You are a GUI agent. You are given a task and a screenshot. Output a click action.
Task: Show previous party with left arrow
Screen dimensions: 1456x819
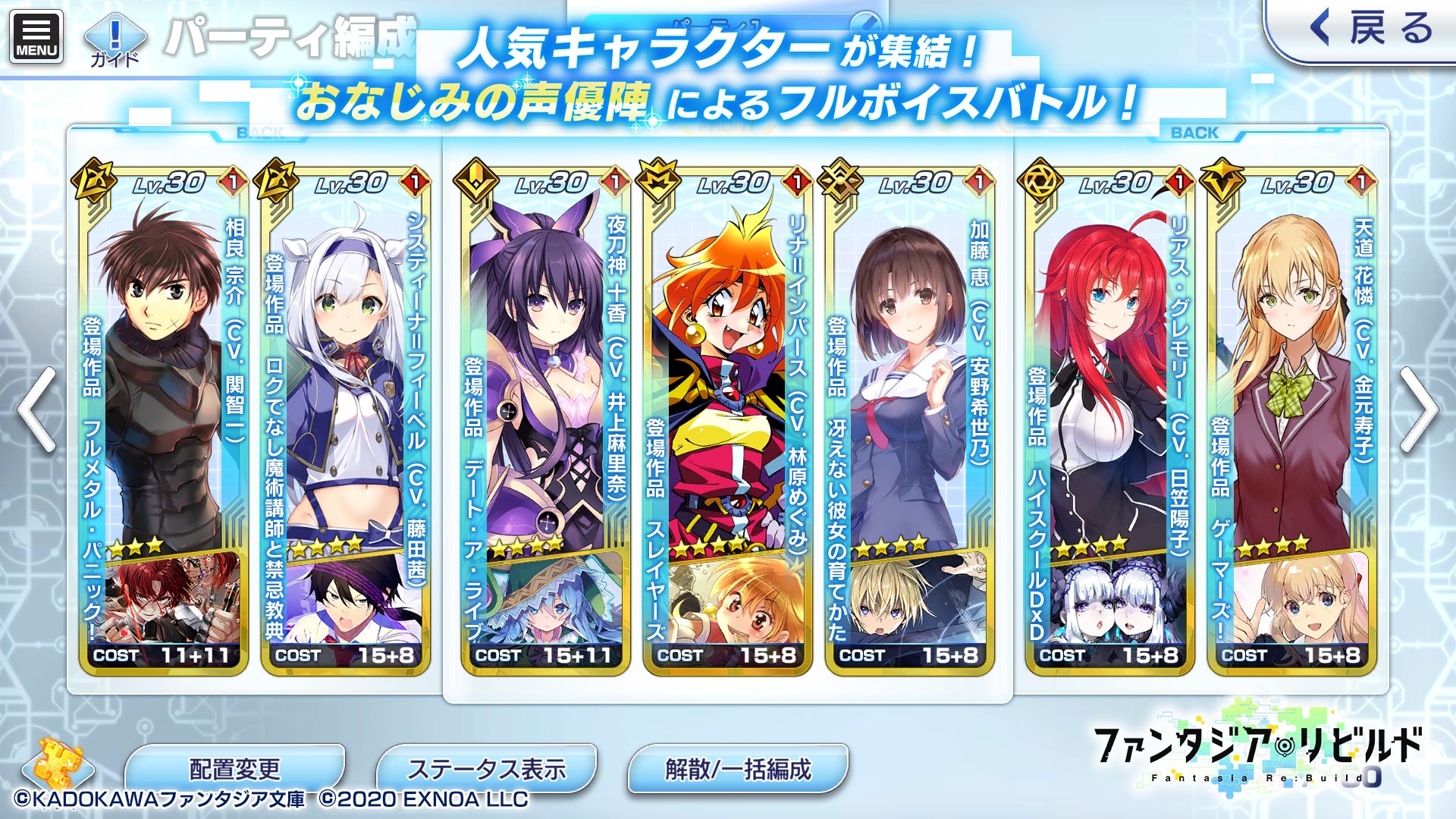[x=36, y=410]
